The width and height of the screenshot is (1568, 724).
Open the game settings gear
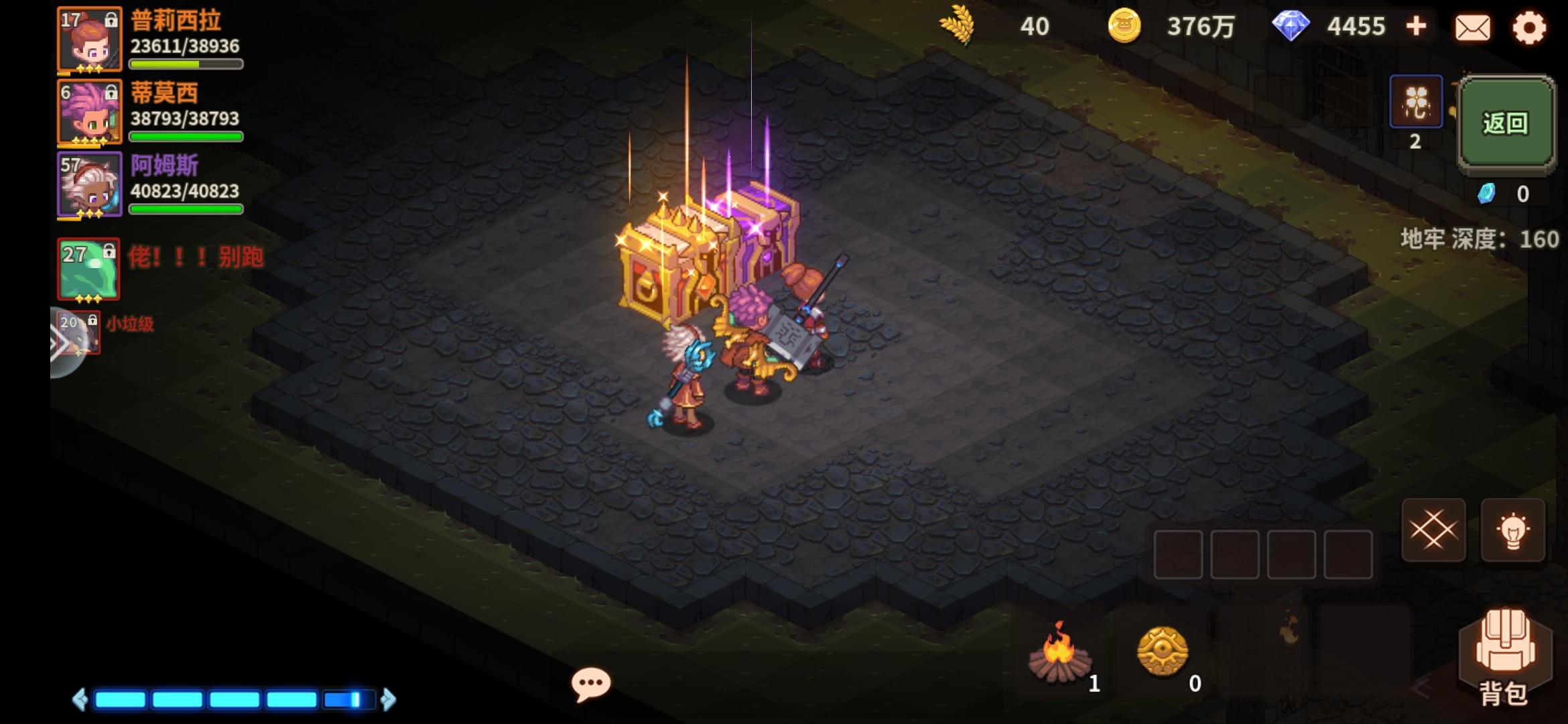(1530, 28)
